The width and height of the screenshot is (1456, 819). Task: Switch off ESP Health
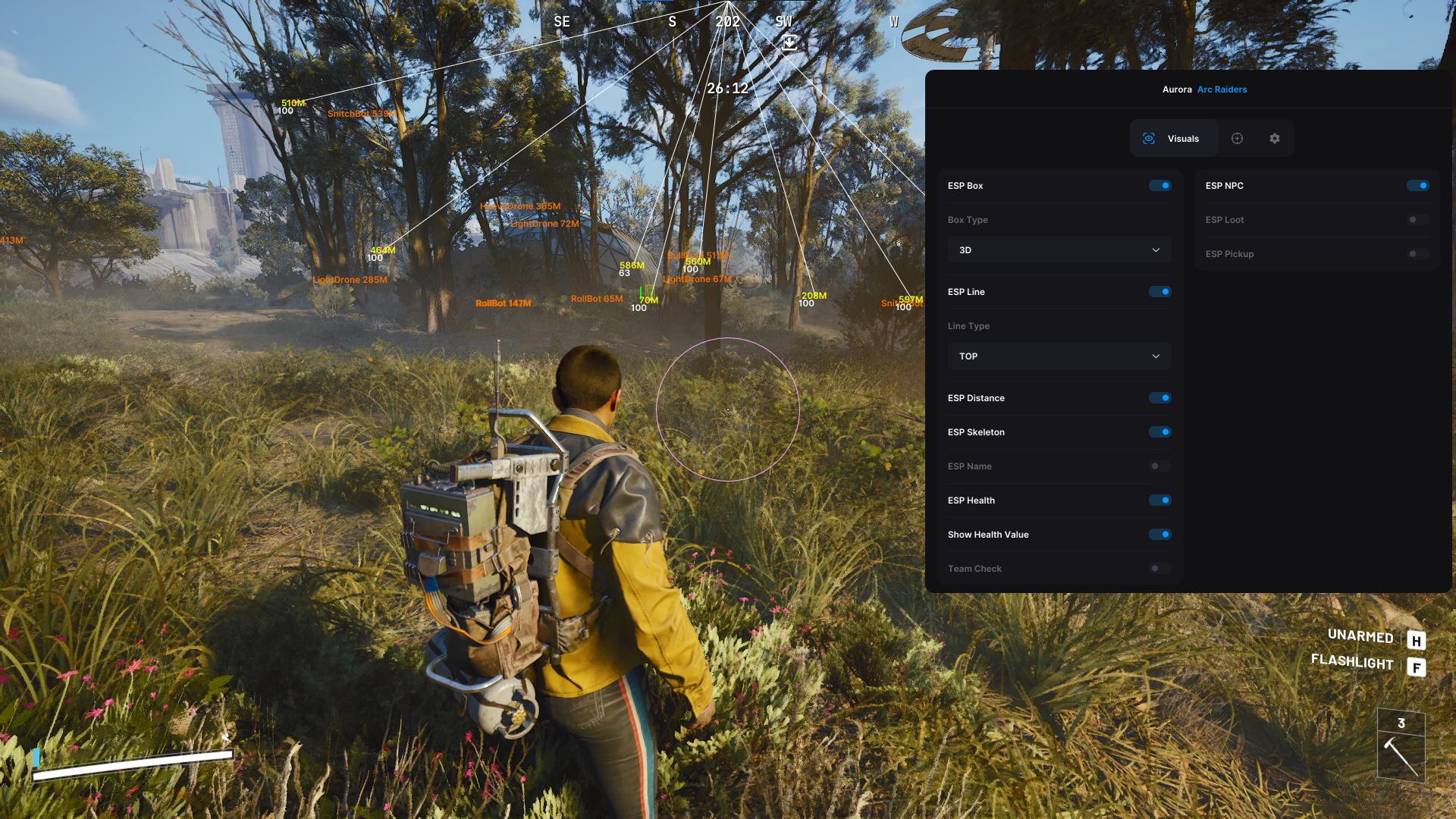pos(1159,500)
